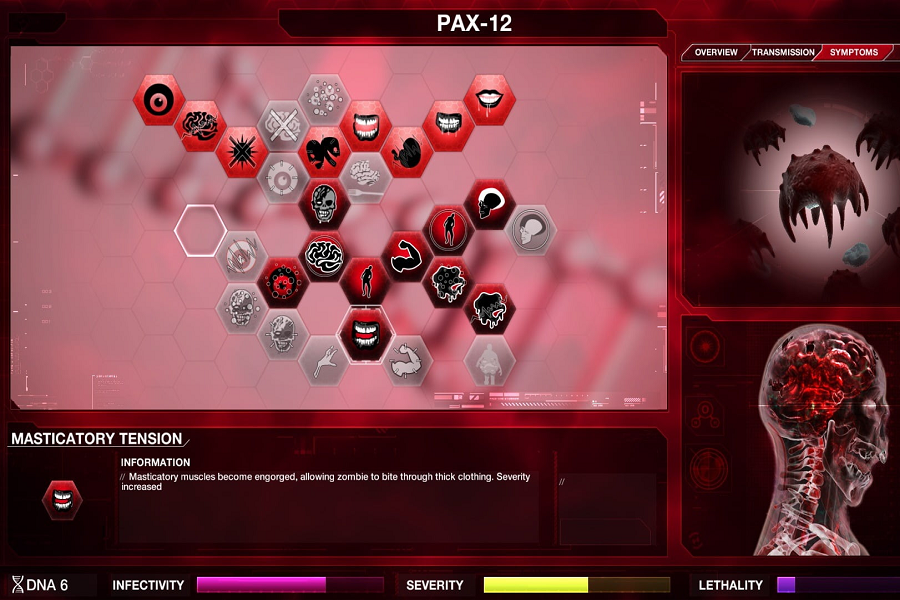Select the greyed-out bloated figure symptom
This screenshot has width=900, height=600.
click(489, 359)
